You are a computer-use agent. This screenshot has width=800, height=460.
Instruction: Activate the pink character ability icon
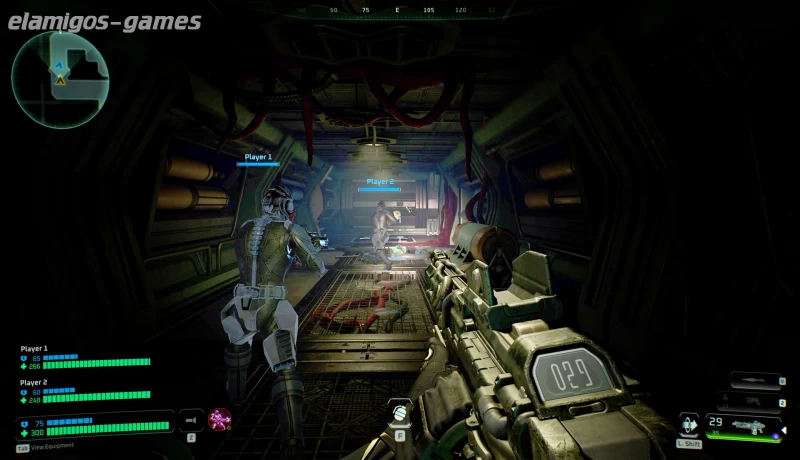click(x=219, y=419)
